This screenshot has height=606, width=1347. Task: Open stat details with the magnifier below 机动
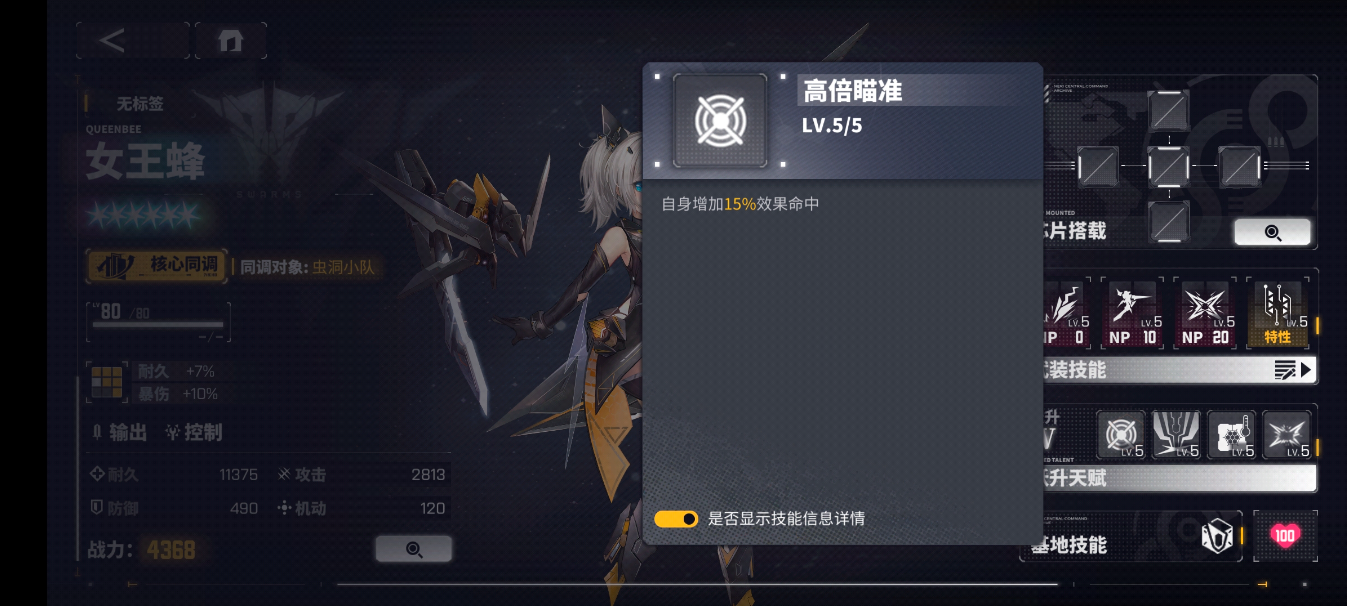coord(413,549)
